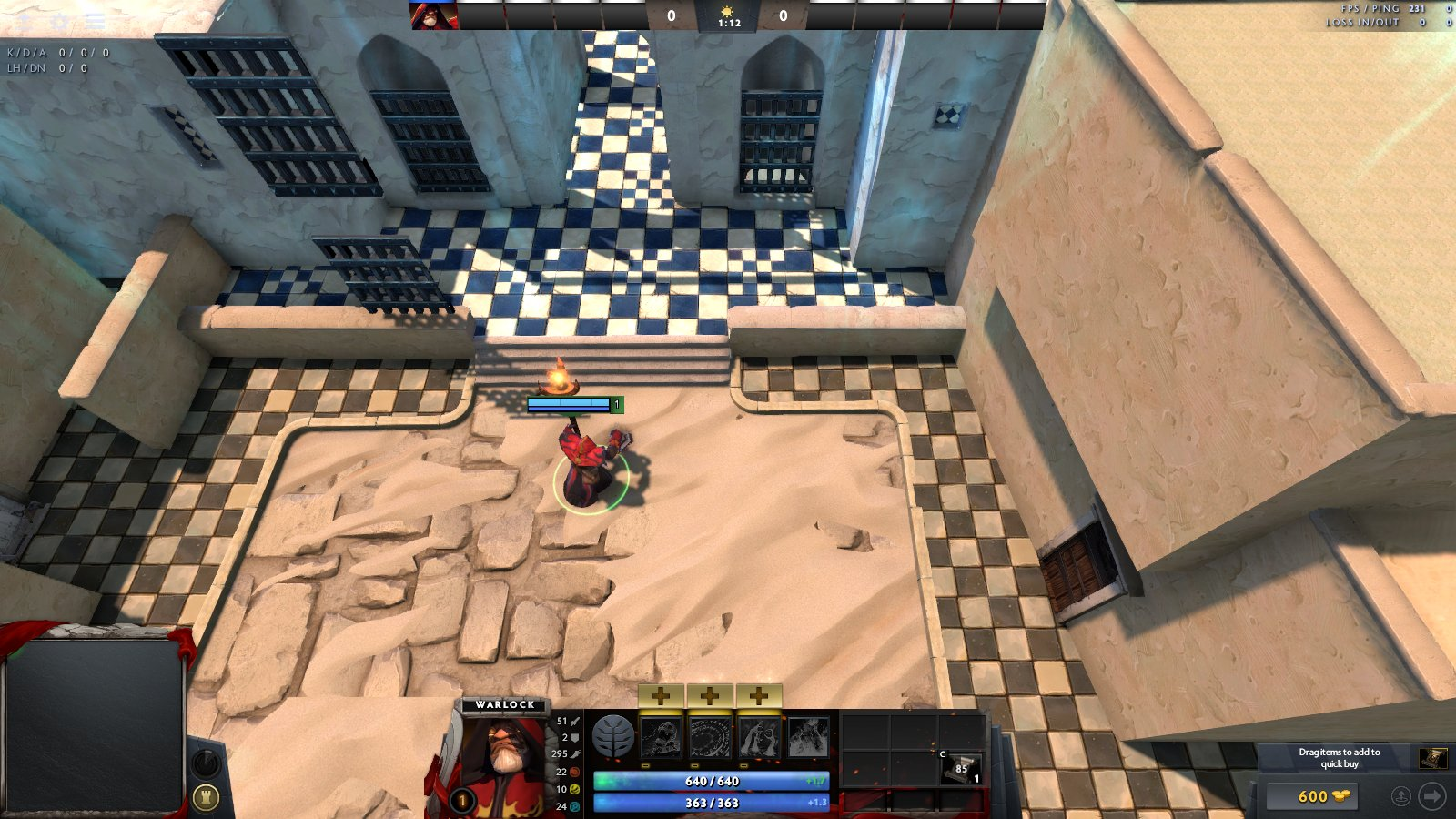Open the settings gear icon
Viewport: 1456px width, 819px height.
(x=60, y=22)
